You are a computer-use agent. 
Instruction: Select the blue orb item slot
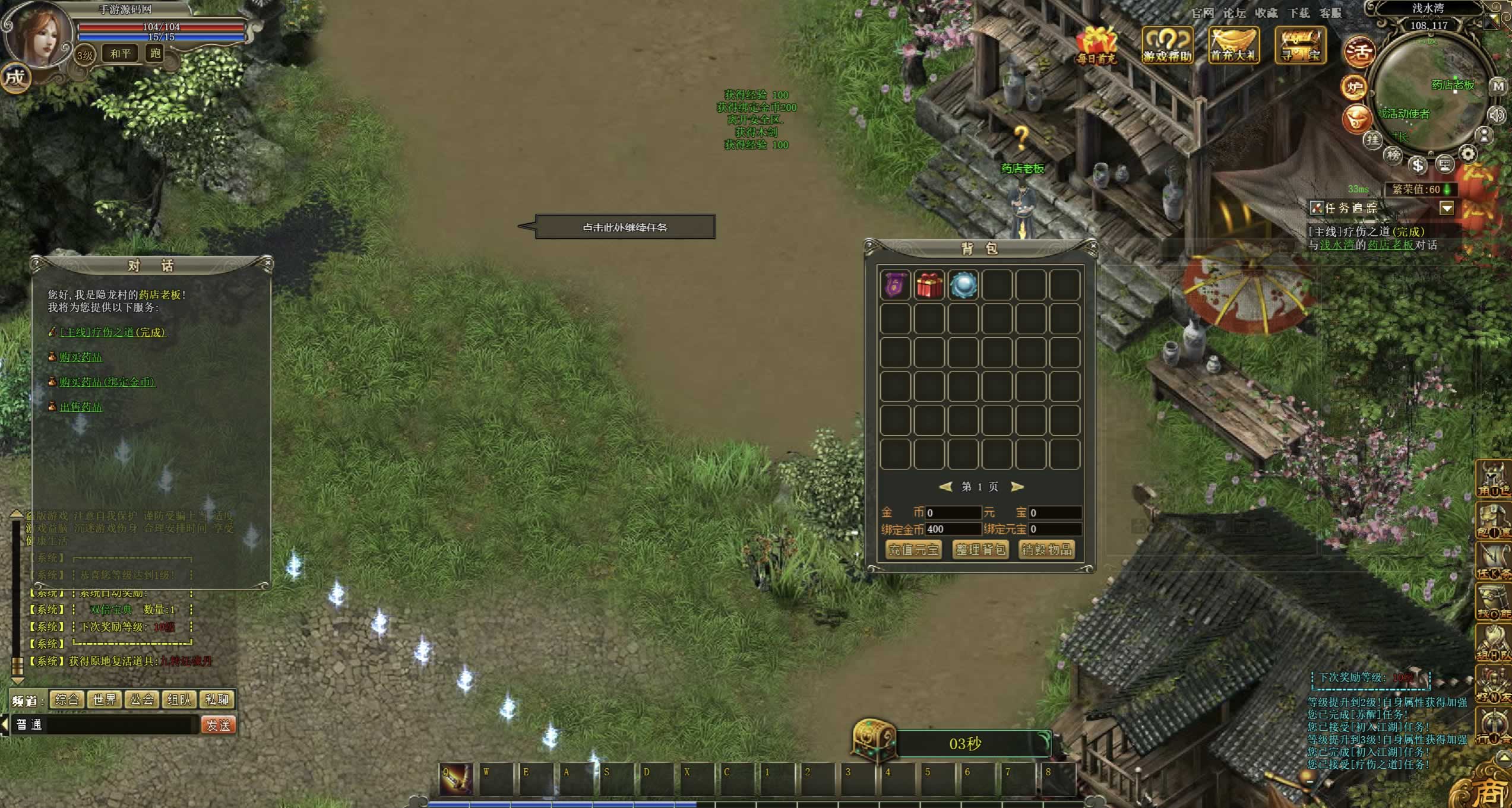[963, 285]
